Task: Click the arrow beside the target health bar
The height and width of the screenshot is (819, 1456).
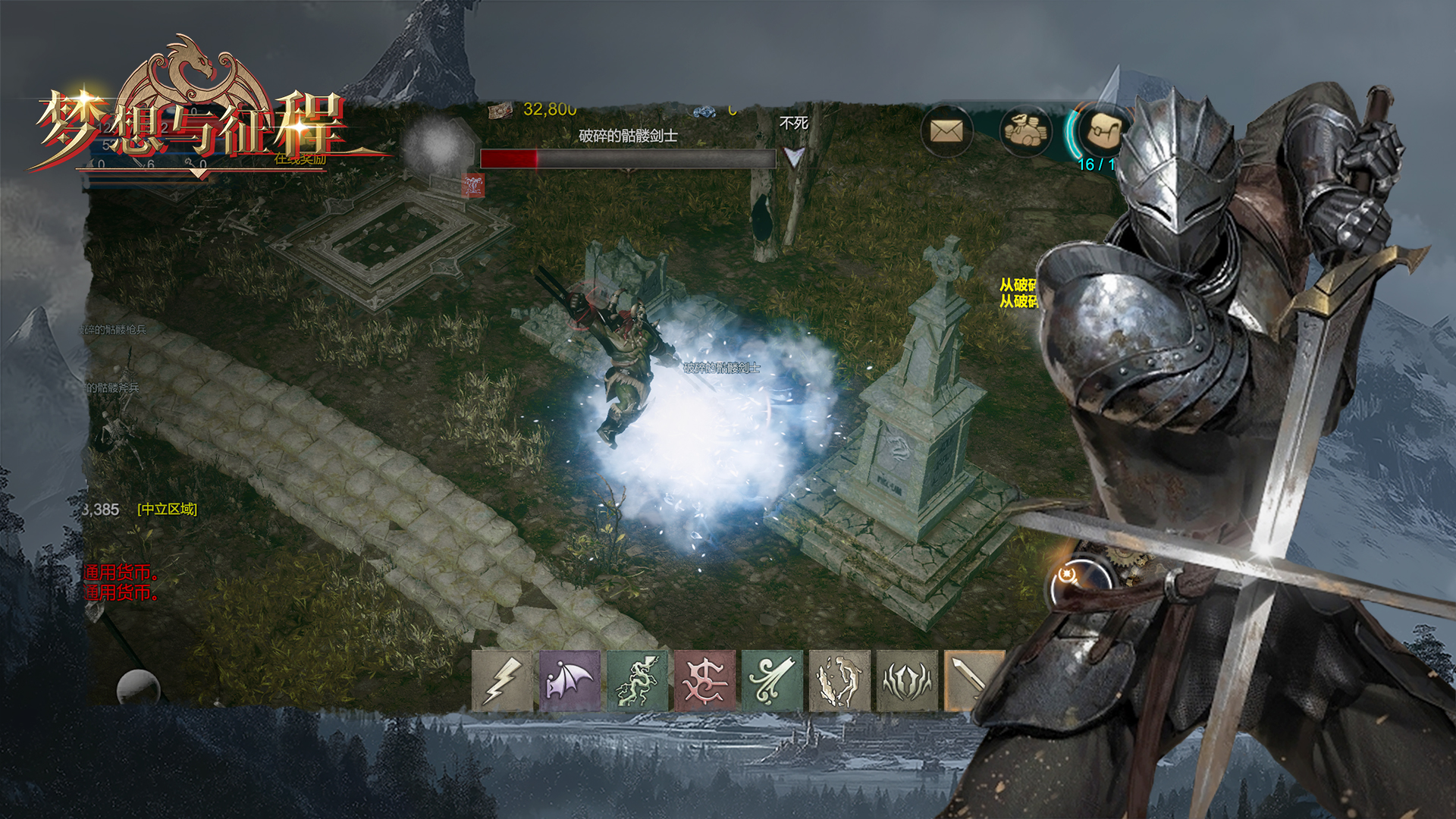Action: tap(793, 158)
